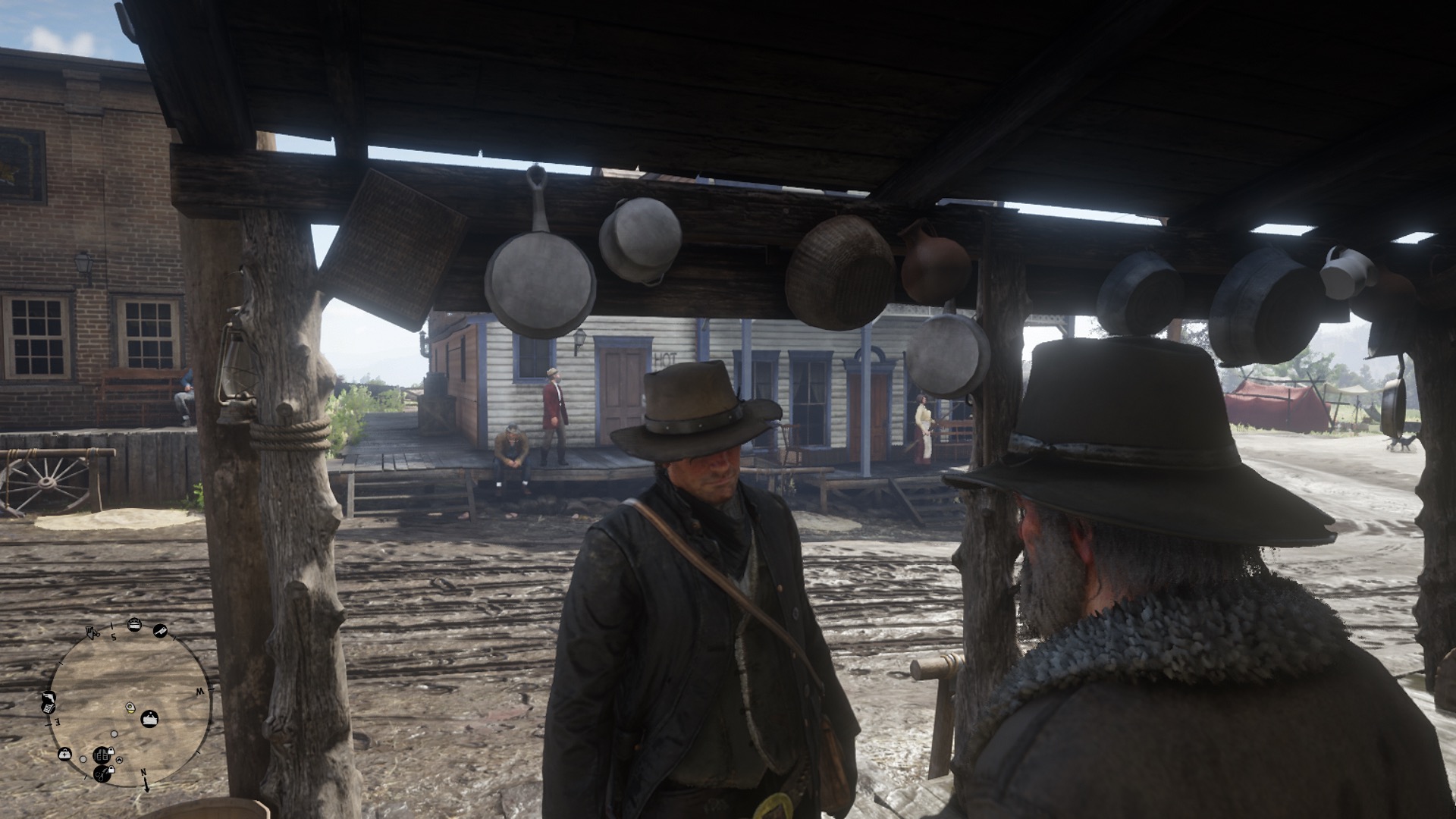This screenshot has width=1456, height=819.
Task: Select the butcher cleaver marker on minimap
Action: pyautogui.click(x=161, y=630)
